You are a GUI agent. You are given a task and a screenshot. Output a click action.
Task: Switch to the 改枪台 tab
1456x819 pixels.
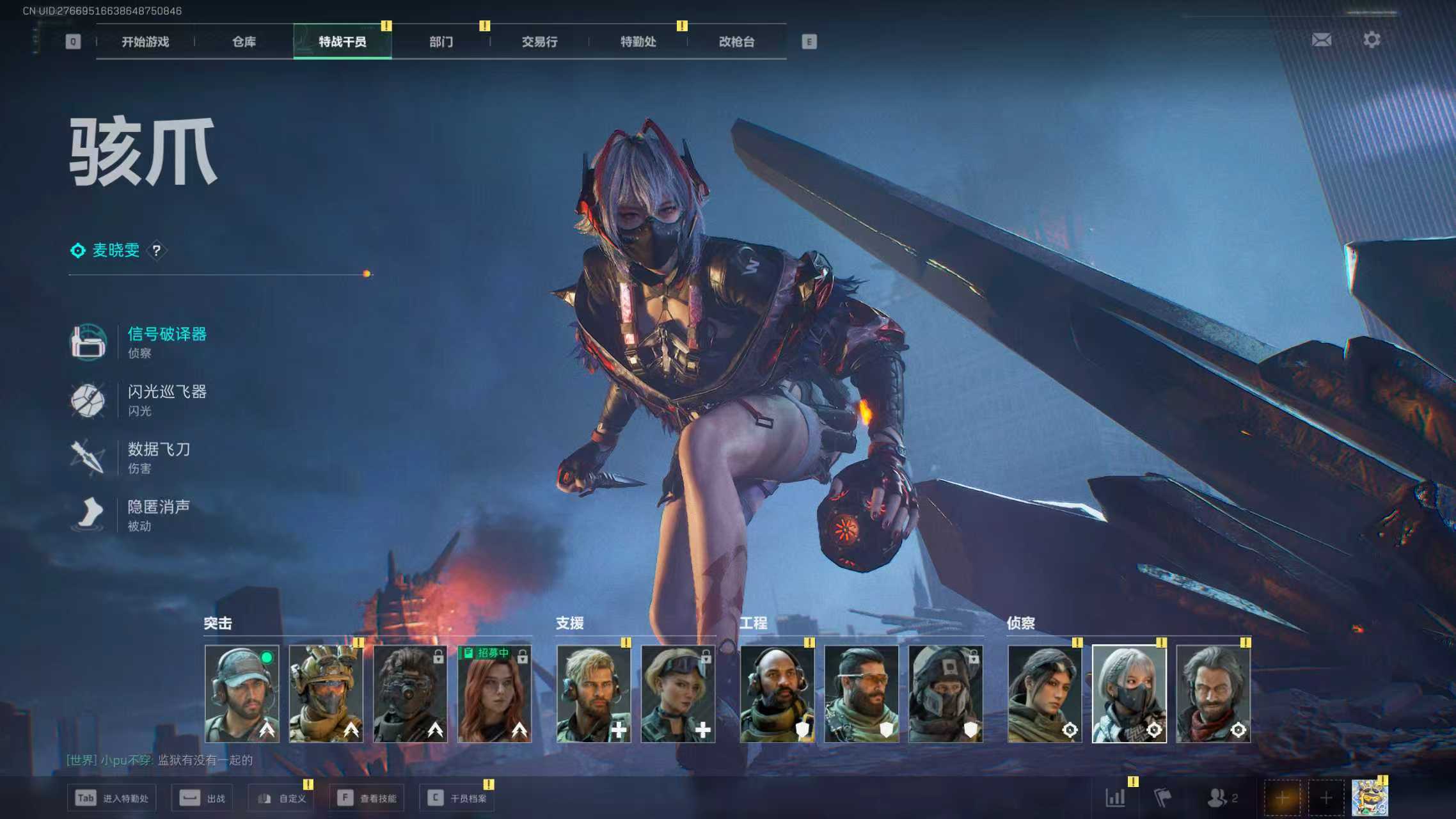pos(736,42)
